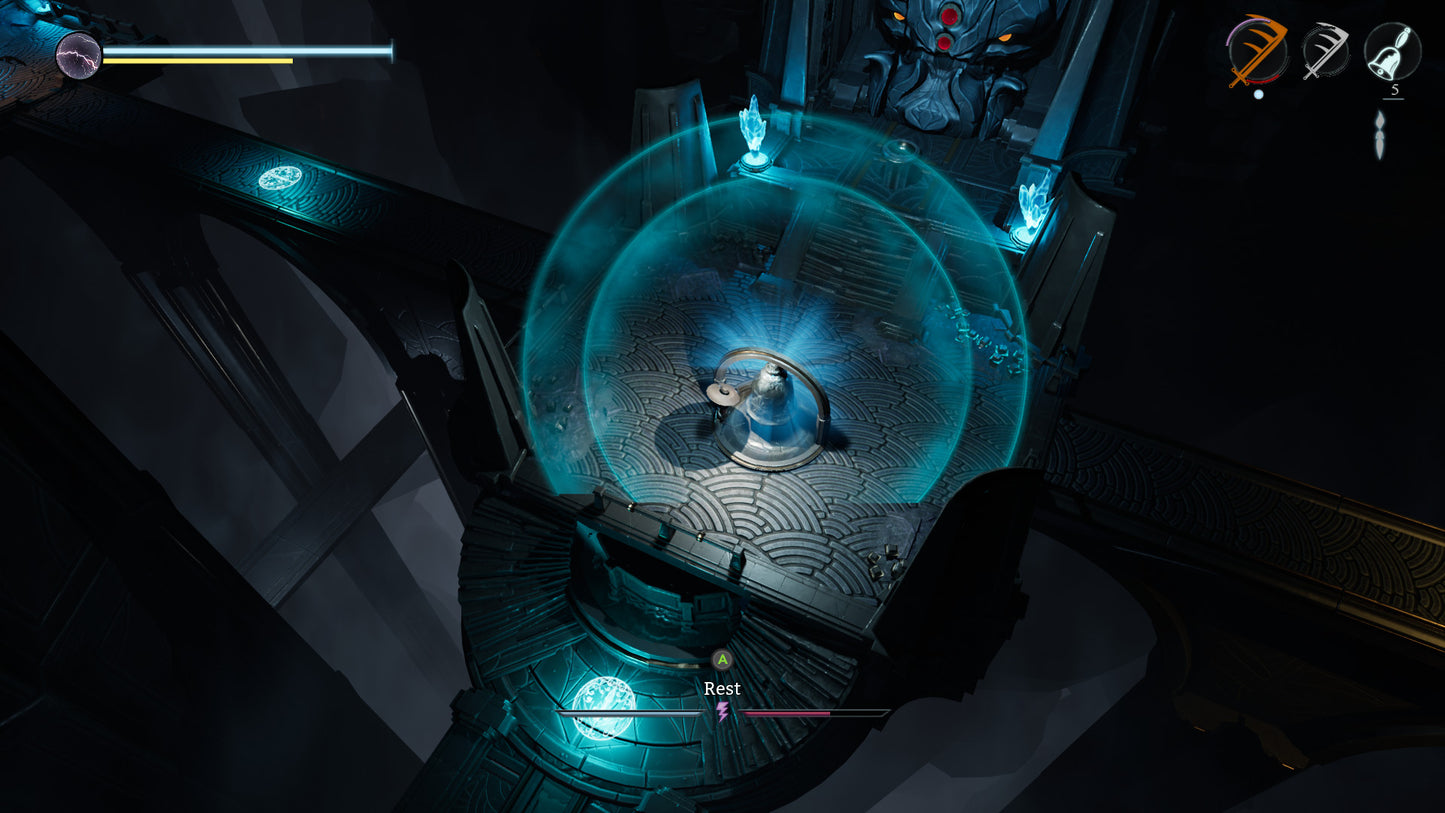Select the Rest label

[721, 688]
